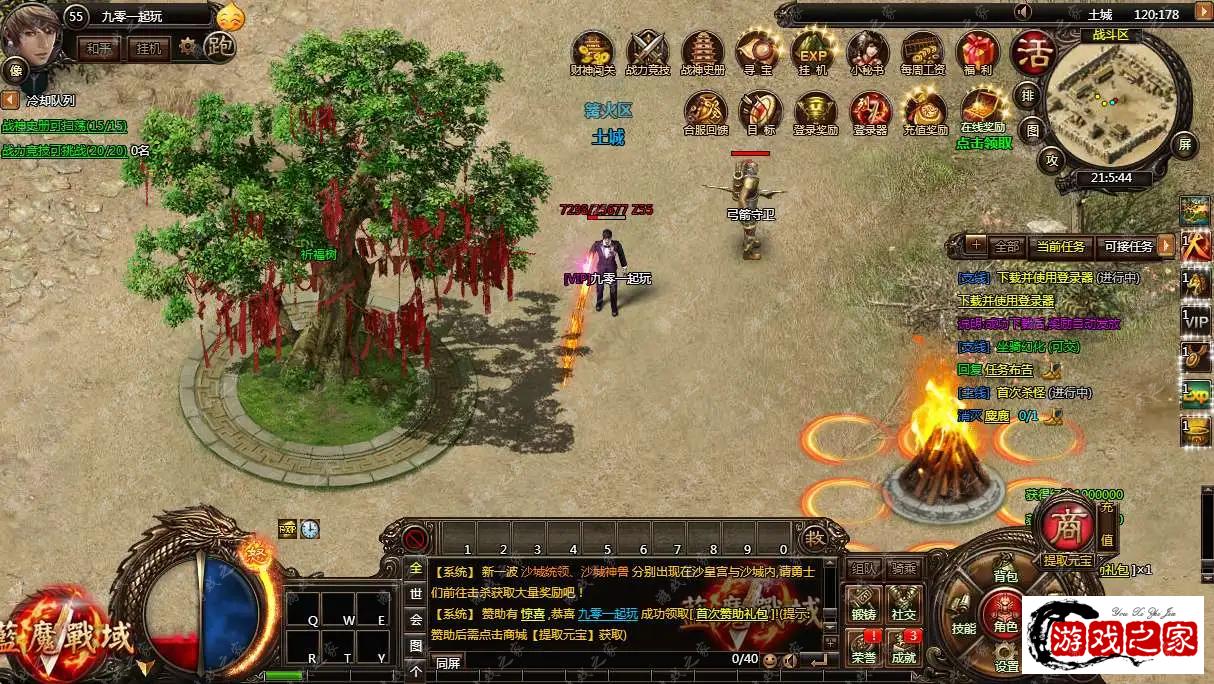Viewport: 1214px width, 684px height.
Task: Open the 成就 achievements button
Action: [904, 647]
